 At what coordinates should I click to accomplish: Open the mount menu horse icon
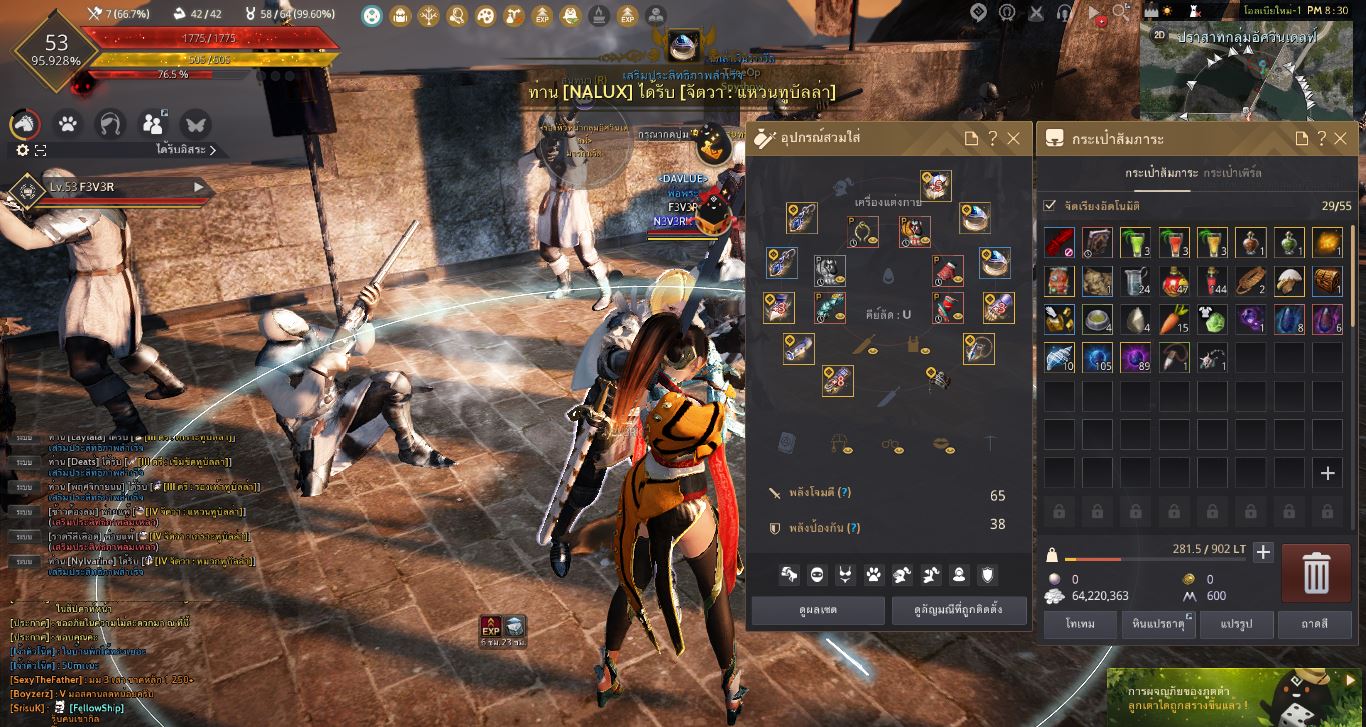coord(23,124)
